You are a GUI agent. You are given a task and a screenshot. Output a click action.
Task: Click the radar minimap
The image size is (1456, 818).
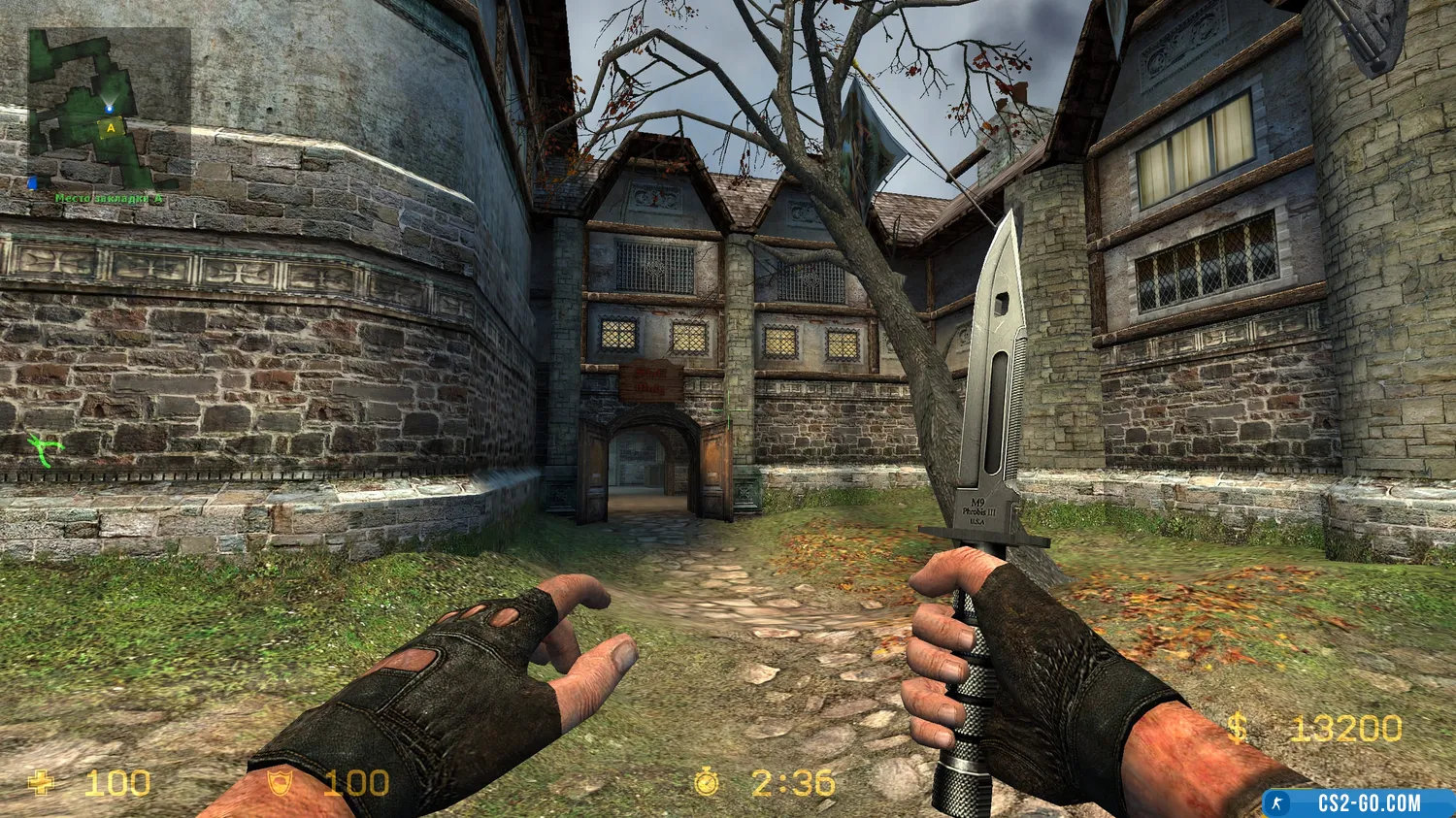point(109,109)
